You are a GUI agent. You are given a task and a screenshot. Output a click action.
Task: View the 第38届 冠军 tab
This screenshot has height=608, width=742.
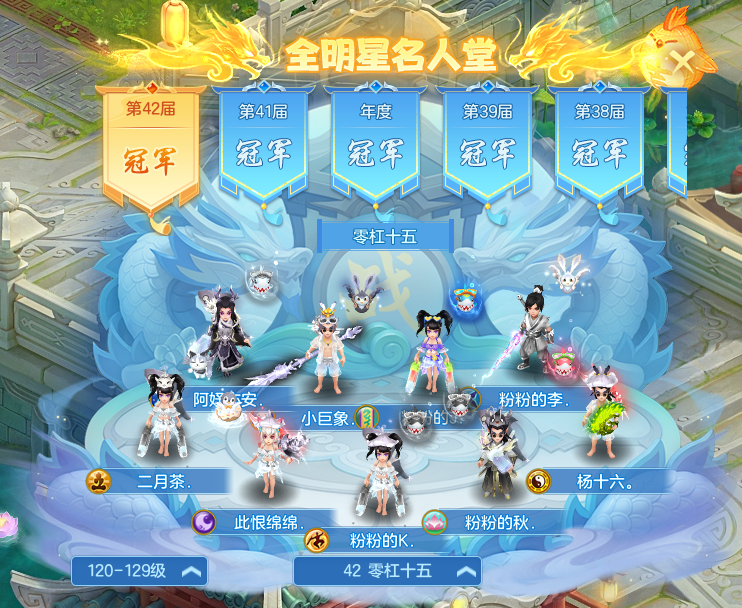click(600, 142)
